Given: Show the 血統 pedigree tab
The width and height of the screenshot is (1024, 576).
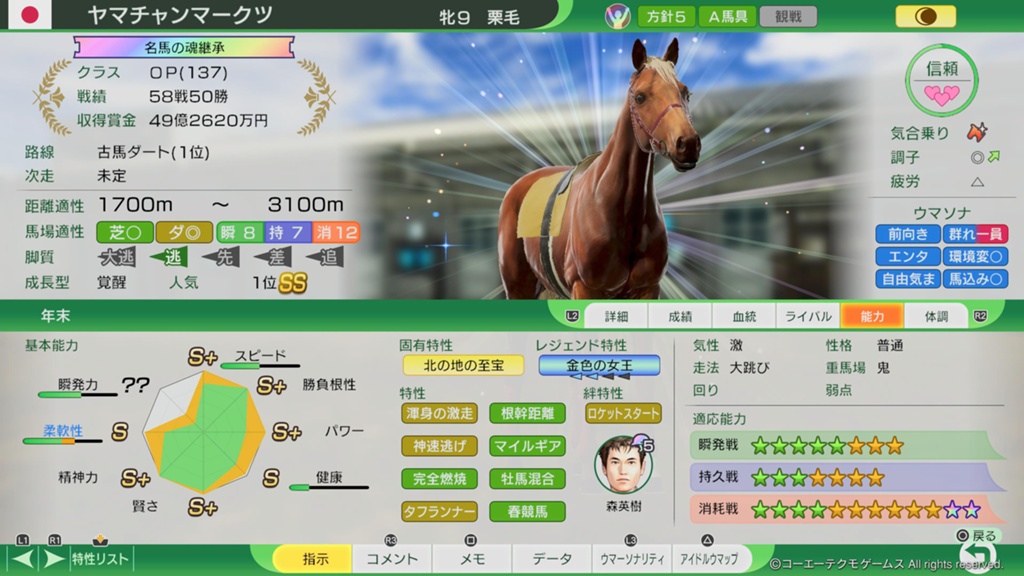Looking at the screenshot, I should tap(744, 316).
